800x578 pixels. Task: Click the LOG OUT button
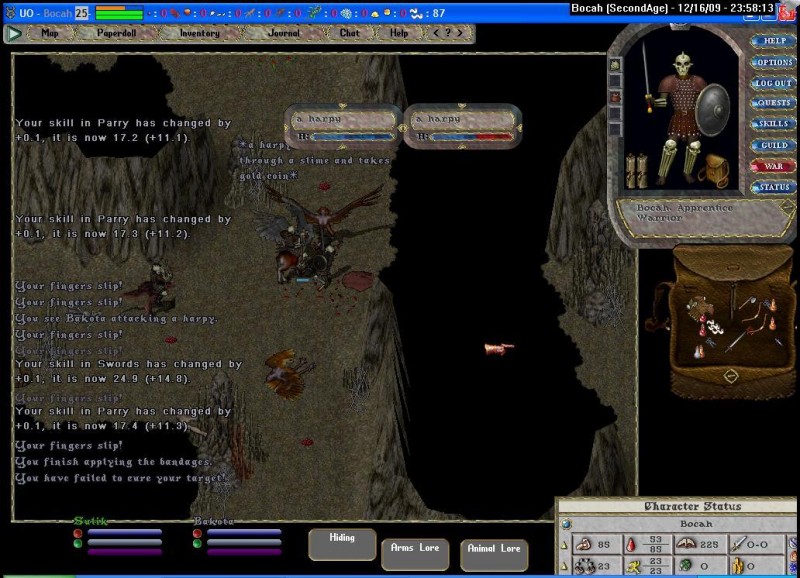point(774,83)
